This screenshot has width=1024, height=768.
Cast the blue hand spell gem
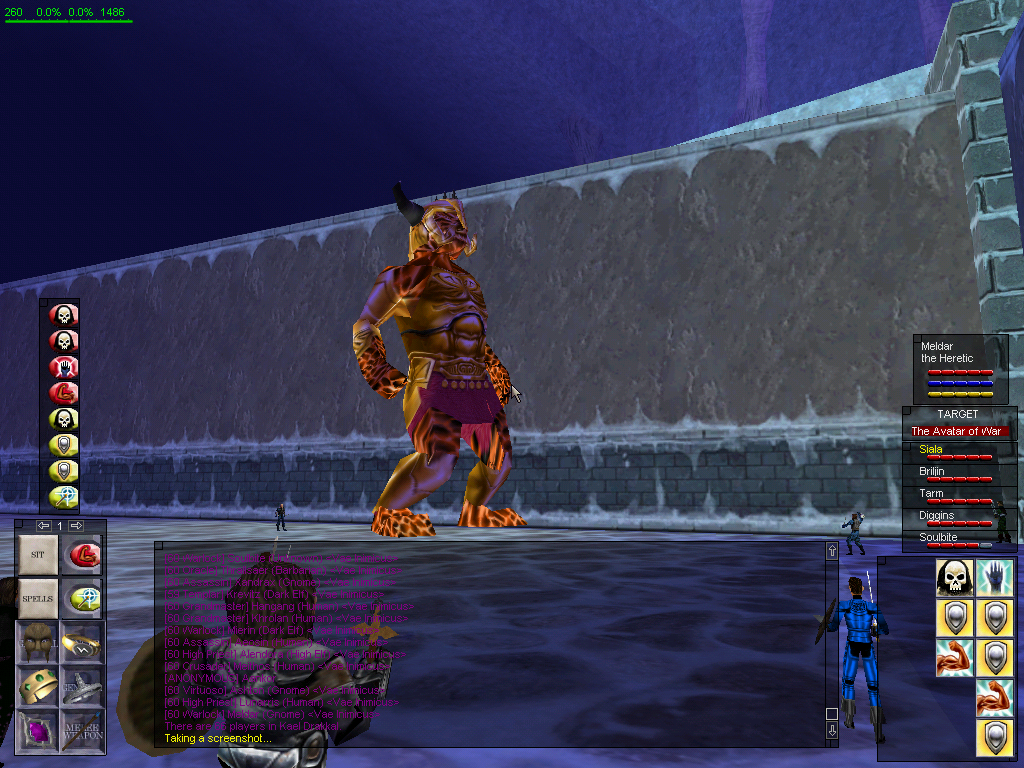click(64, 367)
